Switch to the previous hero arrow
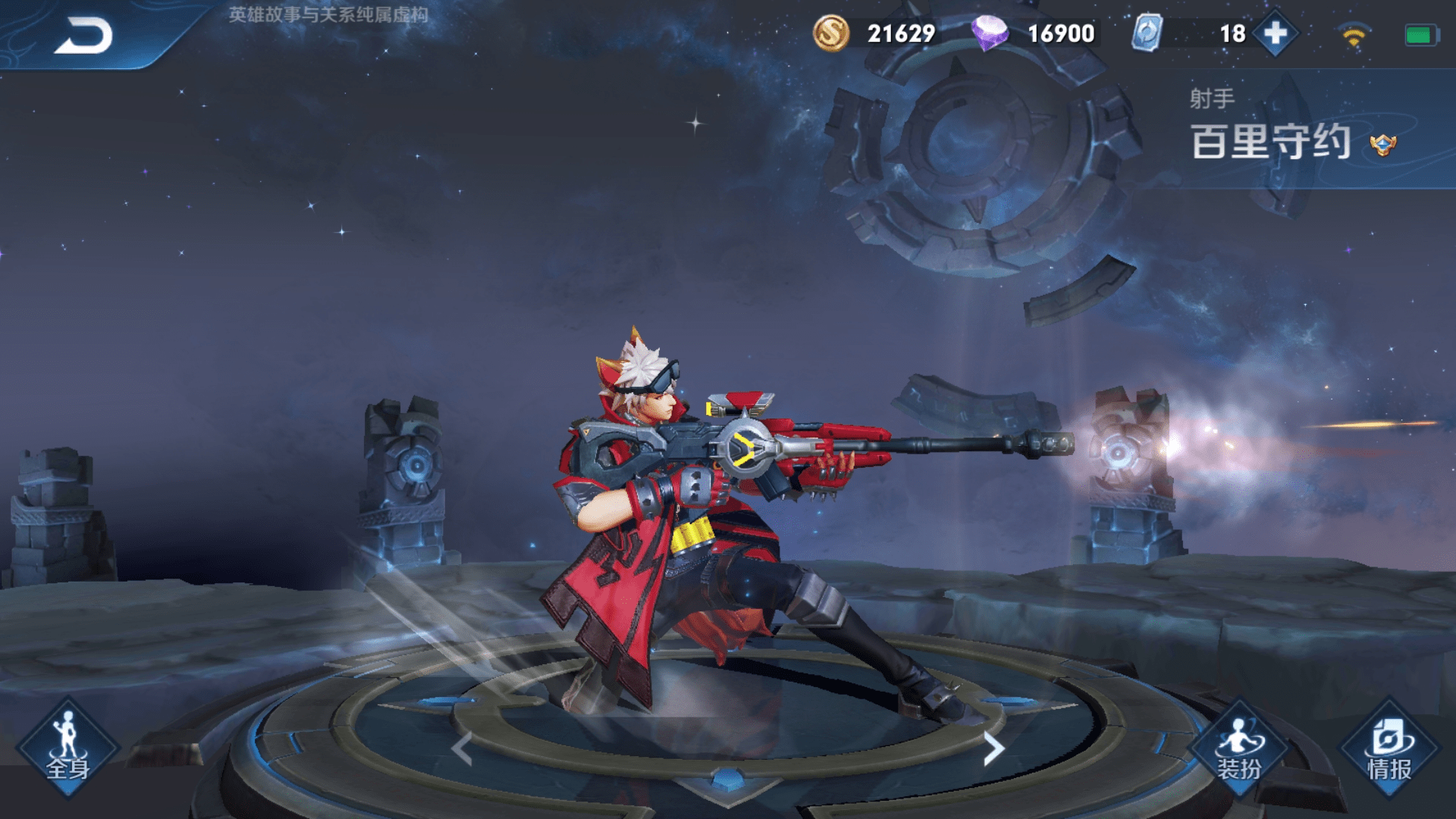This screenshot has width=1456, height=819. (x=462, y=749)
